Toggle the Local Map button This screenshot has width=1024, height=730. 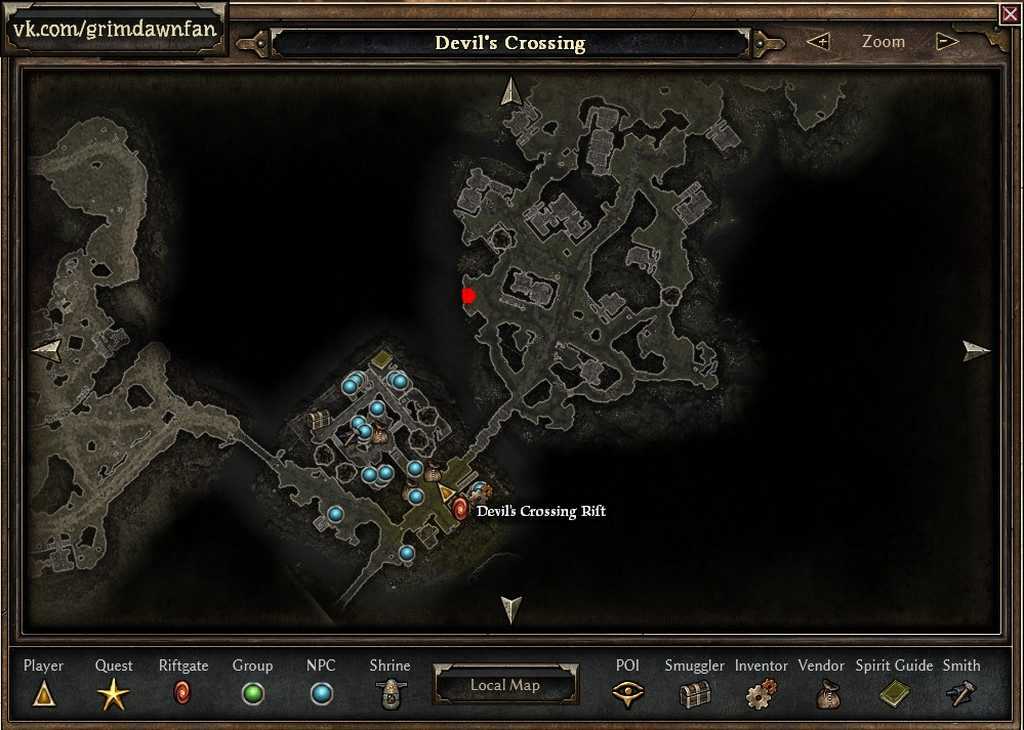coord(505,685)
